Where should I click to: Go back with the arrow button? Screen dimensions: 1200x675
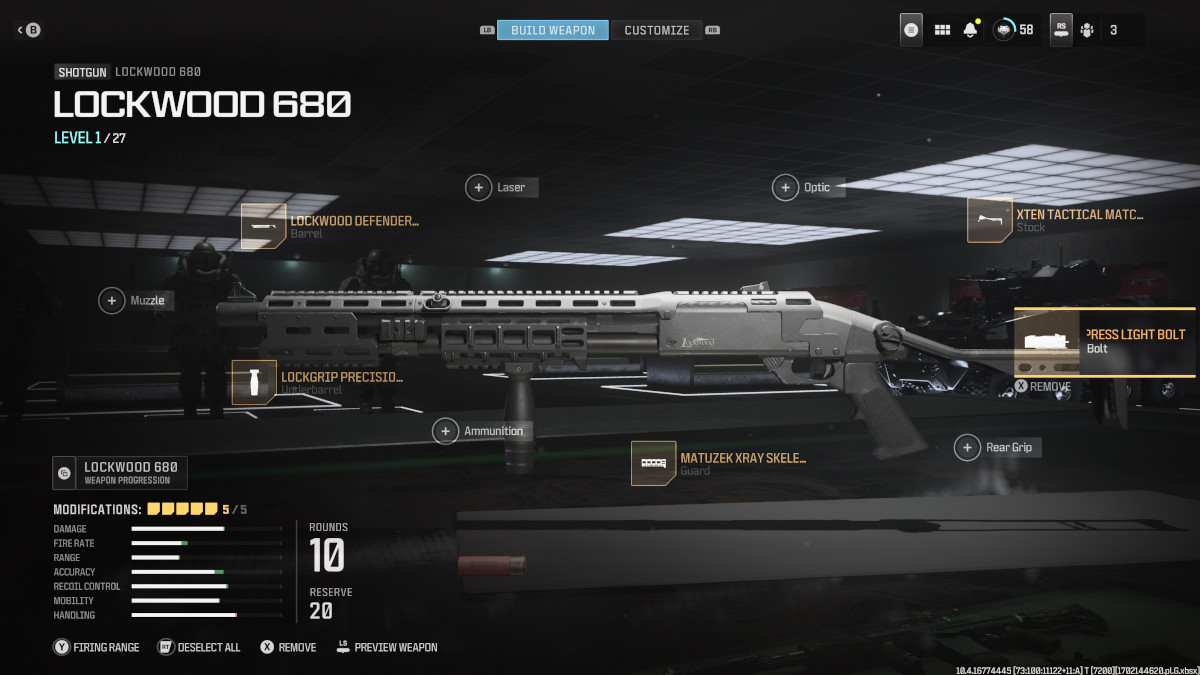22,30
